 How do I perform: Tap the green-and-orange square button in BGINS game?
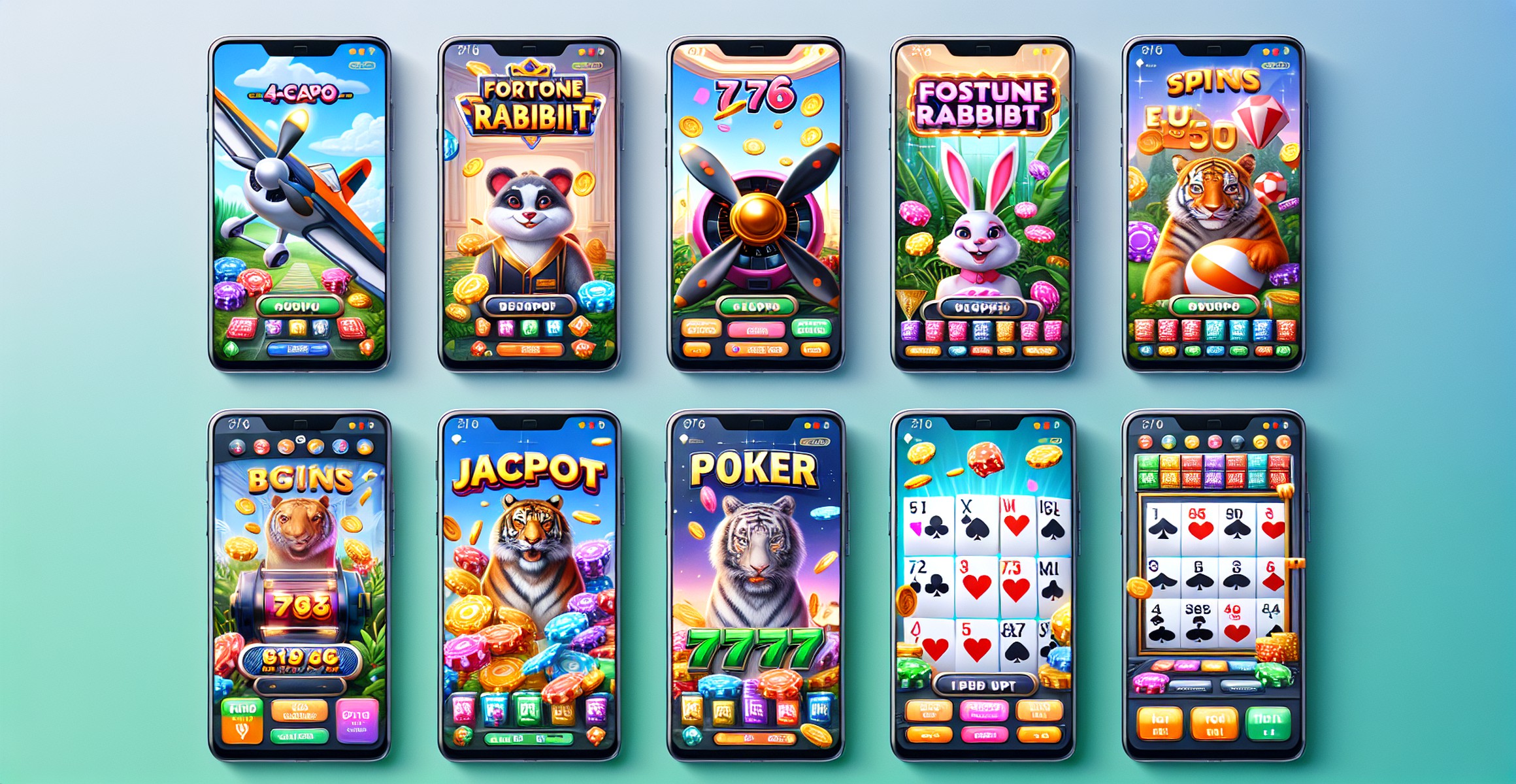click(x=242, y=720)
